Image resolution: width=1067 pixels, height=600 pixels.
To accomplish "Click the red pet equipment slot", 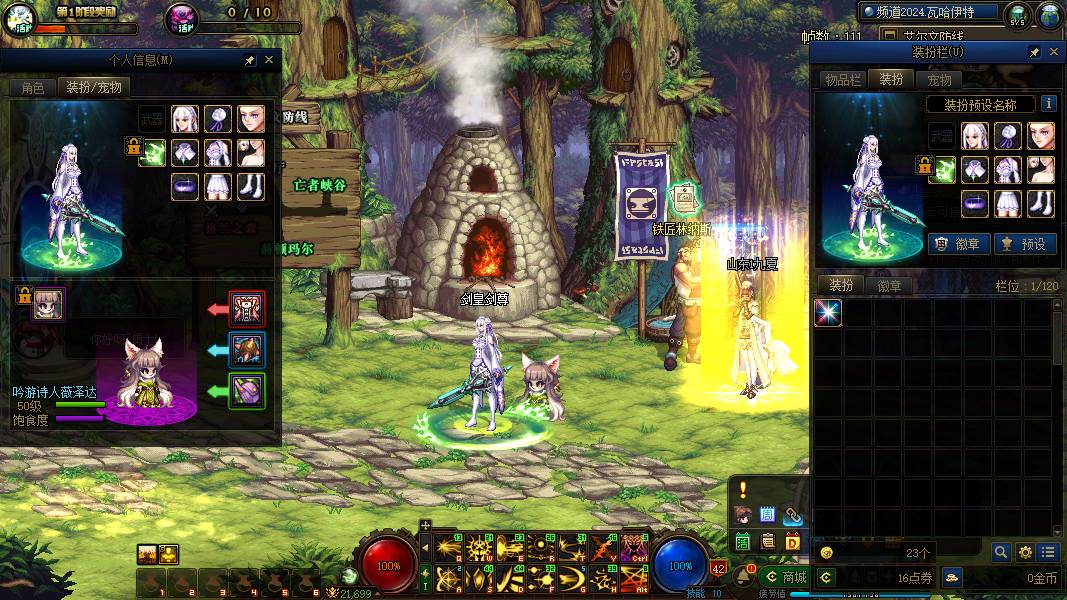I will point(247,309).
